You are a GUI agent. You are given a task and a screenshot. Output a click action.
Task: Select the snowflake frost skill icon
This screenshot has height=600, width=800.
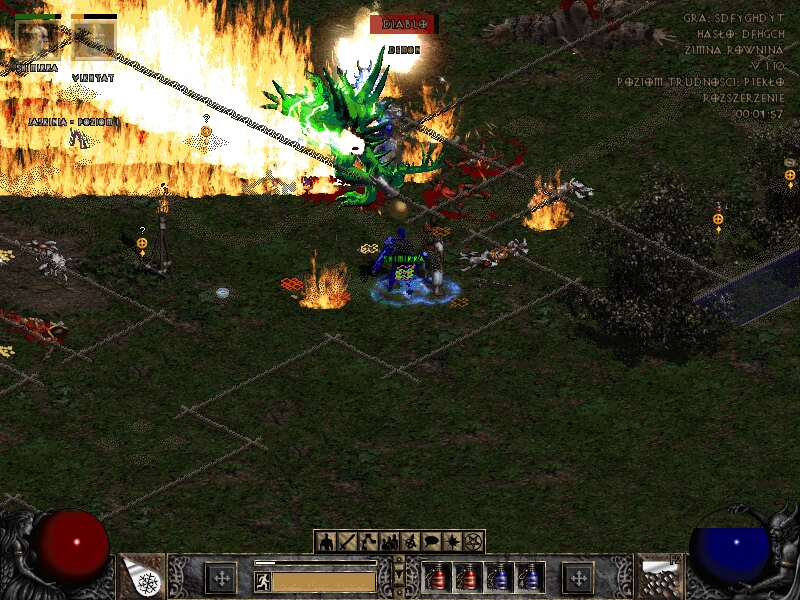tap(141, 577)
